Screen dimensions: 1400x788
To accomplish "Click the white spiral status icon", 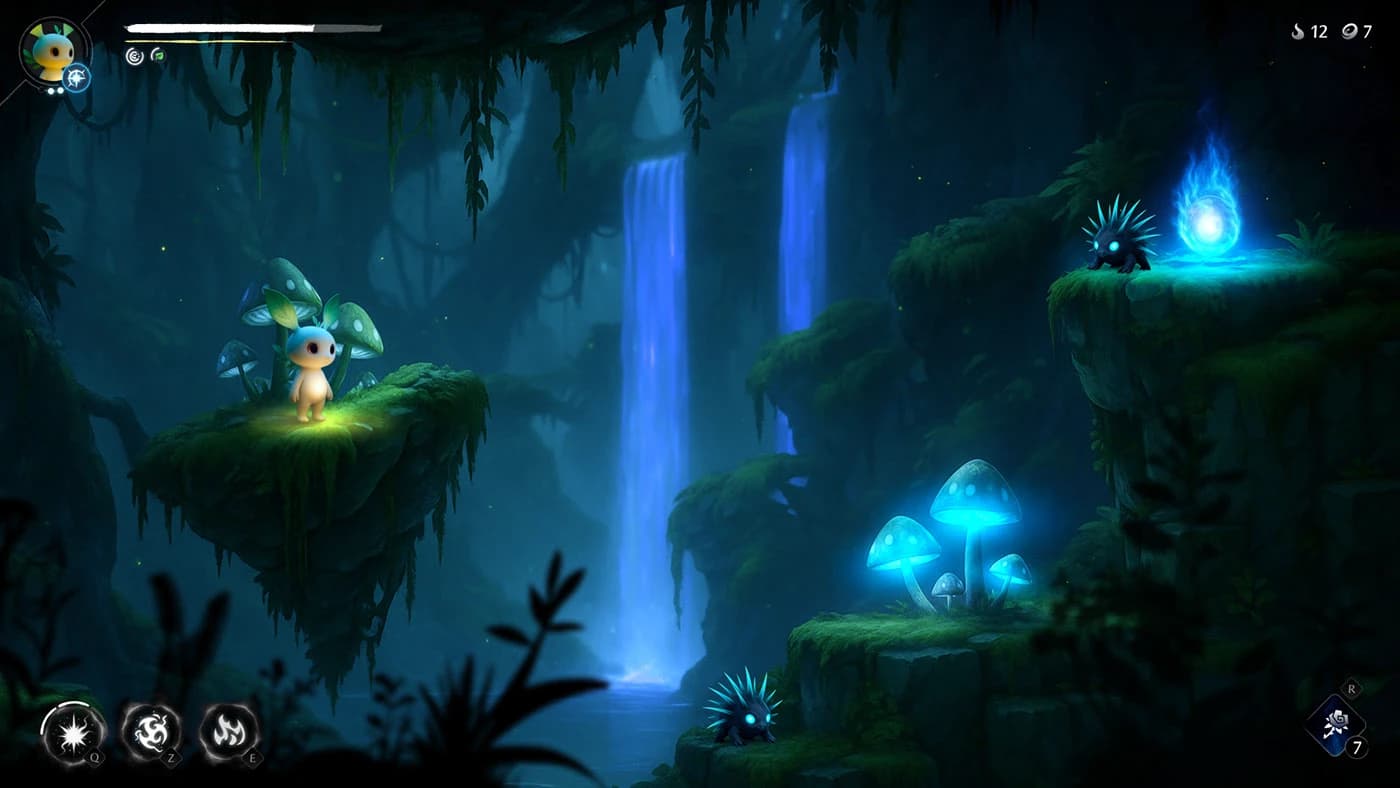I will pos(134,56).
